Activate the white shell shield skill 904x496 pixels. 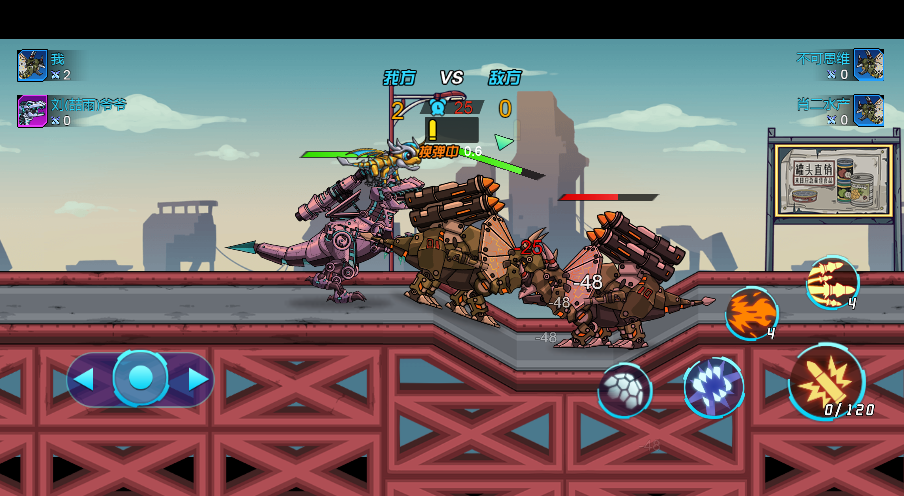(625, 390)
